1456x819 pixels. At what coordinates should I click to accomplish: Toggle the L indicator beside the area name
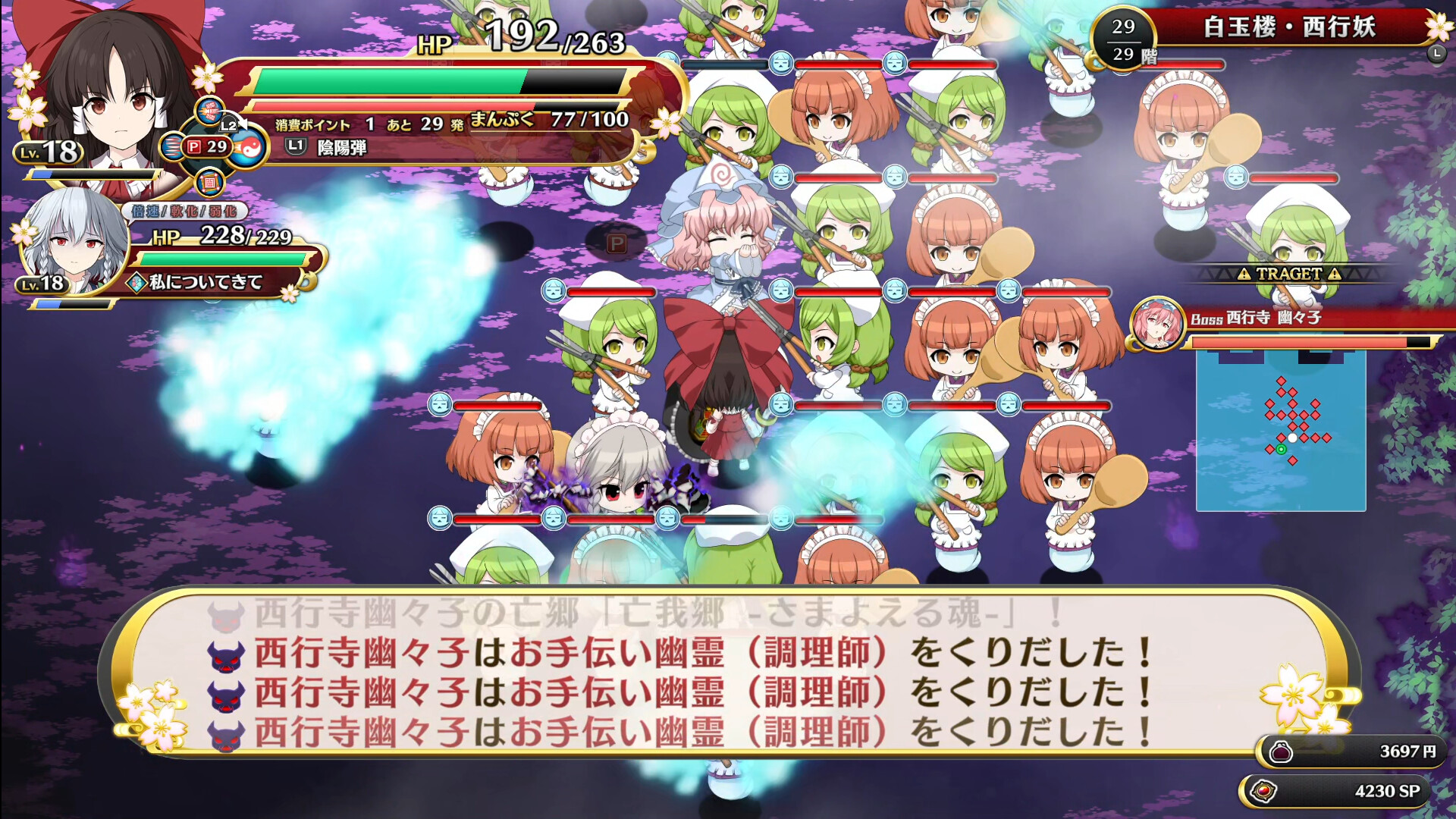coord(1439,55)
